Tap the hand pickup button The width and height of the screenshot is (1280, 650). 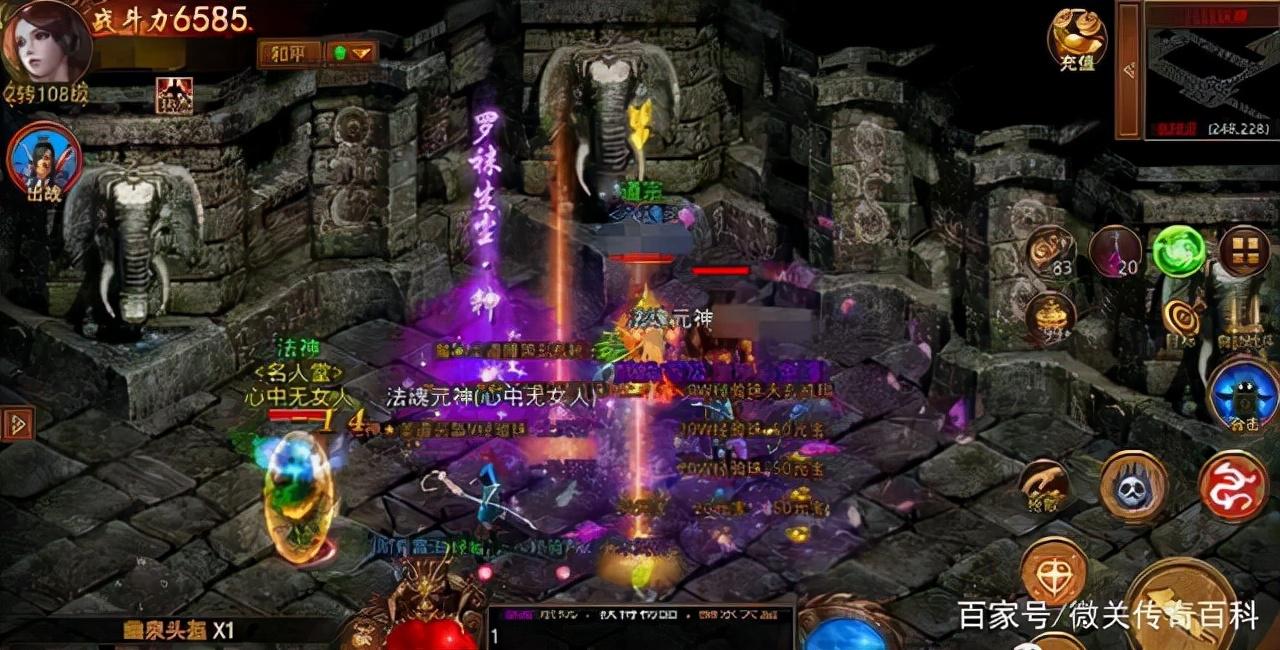point(1045,484)
